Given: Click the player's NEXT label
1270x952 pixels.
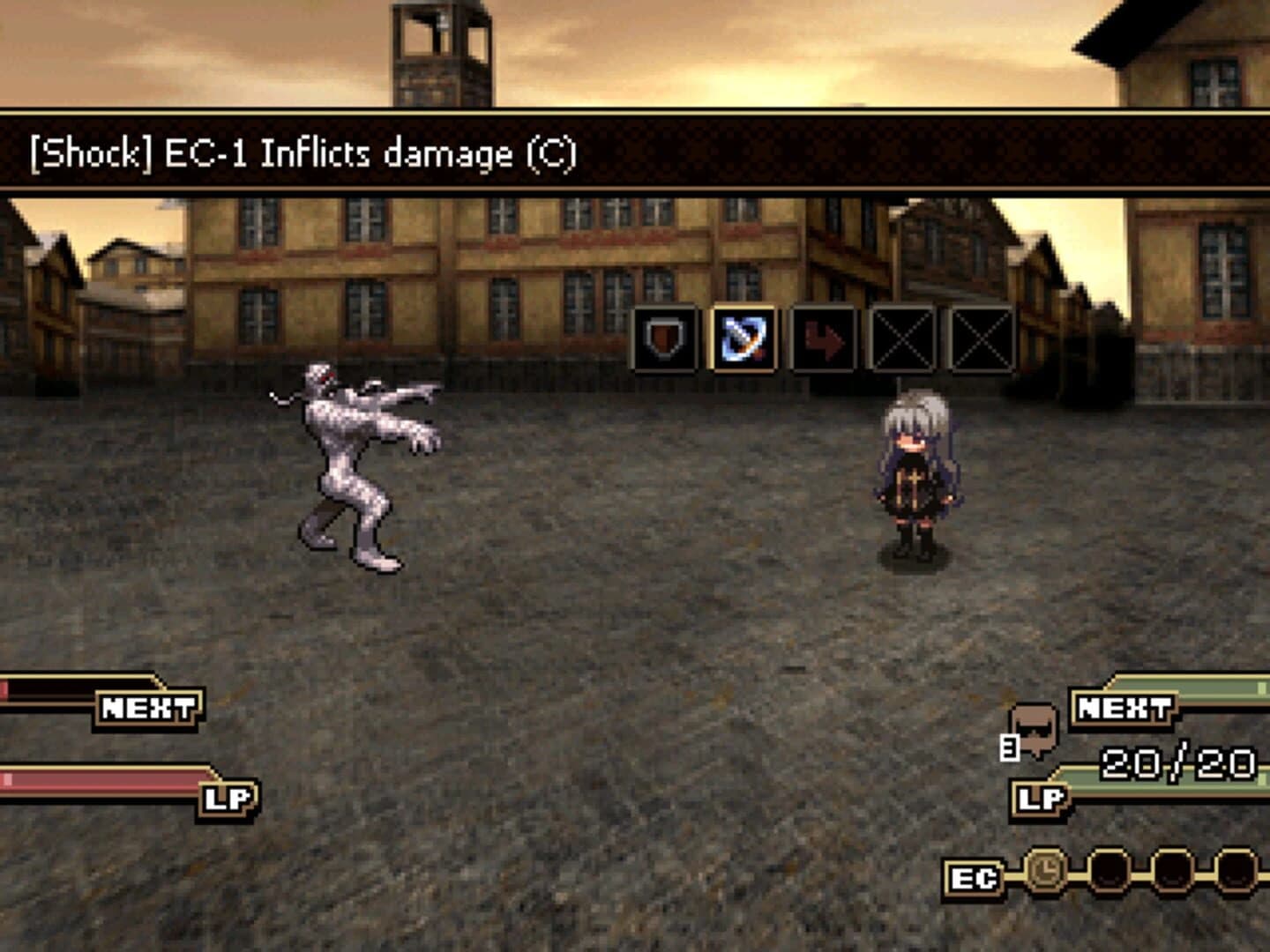Looking at the screenshot, I should [1121, 705].
